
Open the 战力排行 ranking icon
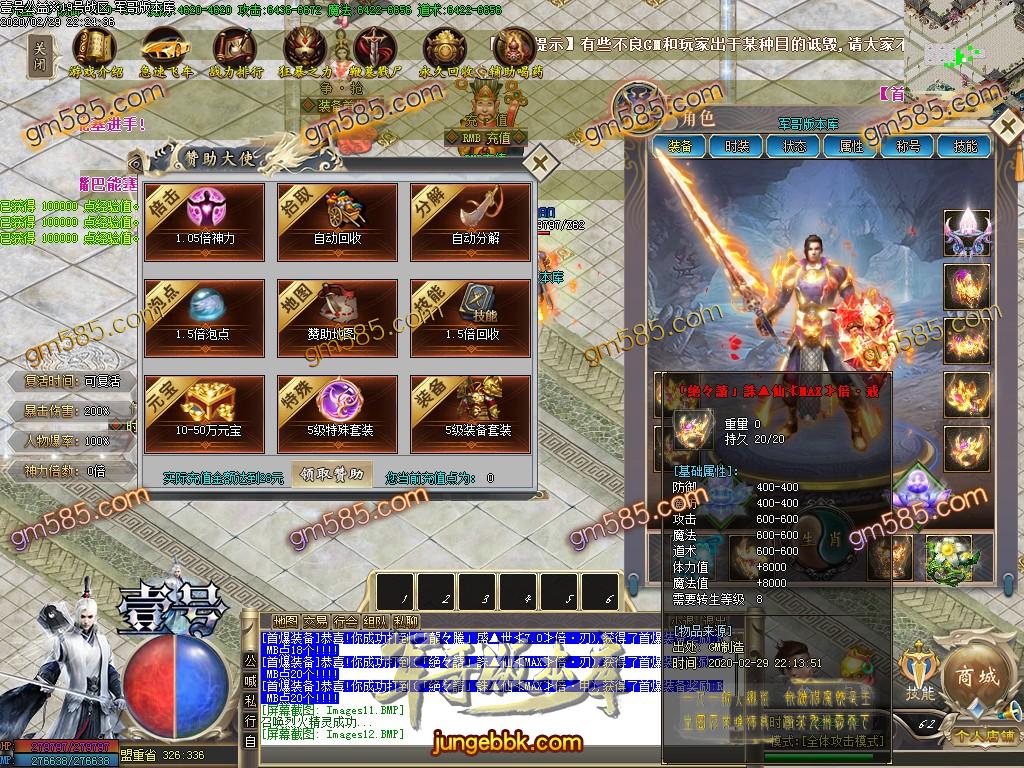[x=236, y=48]
